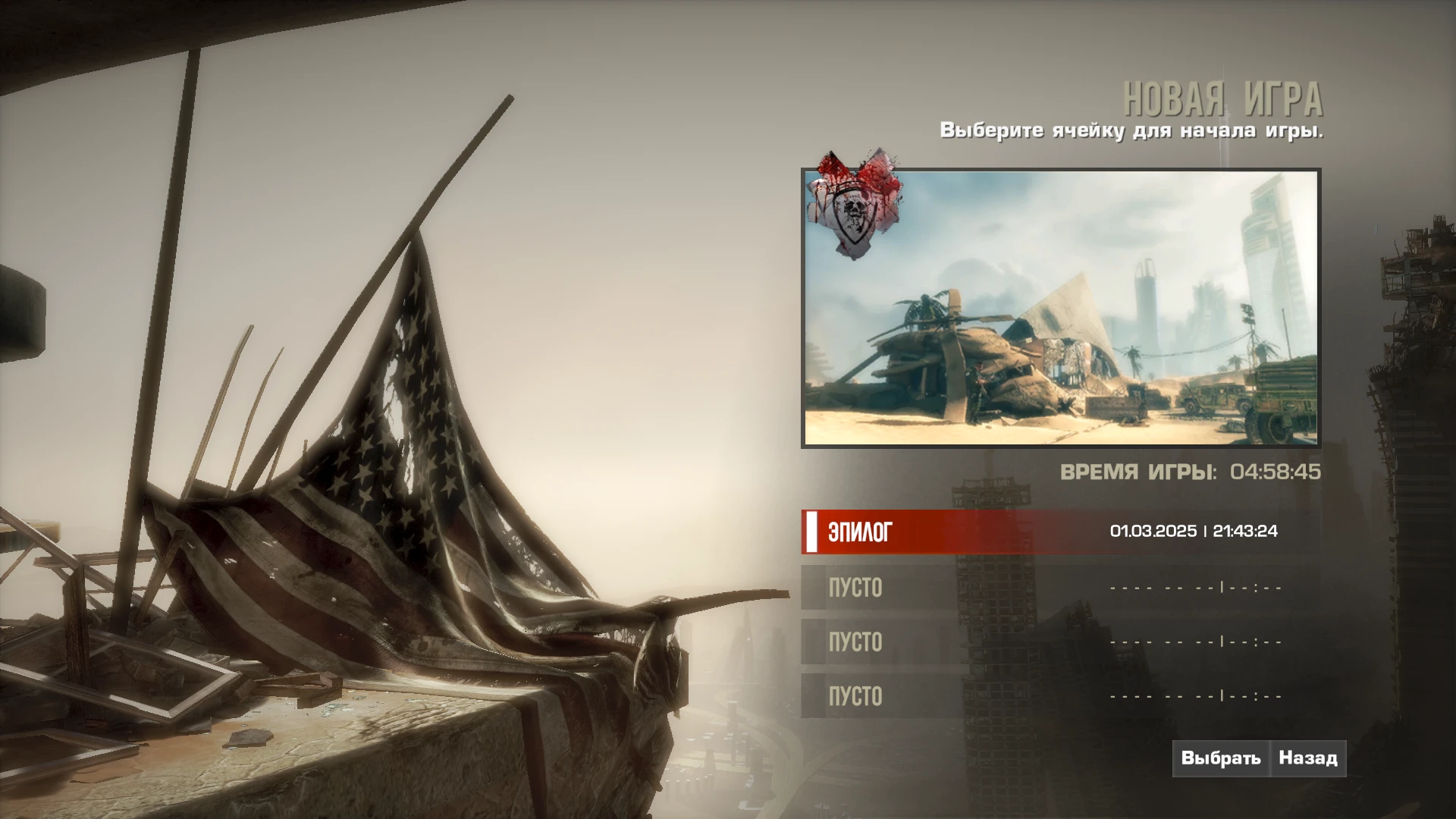This screenshot has width=1456, height=819.
Task: Click the red highlighted ЭПИЛОГ row
Action: click(x=986, y=532)
